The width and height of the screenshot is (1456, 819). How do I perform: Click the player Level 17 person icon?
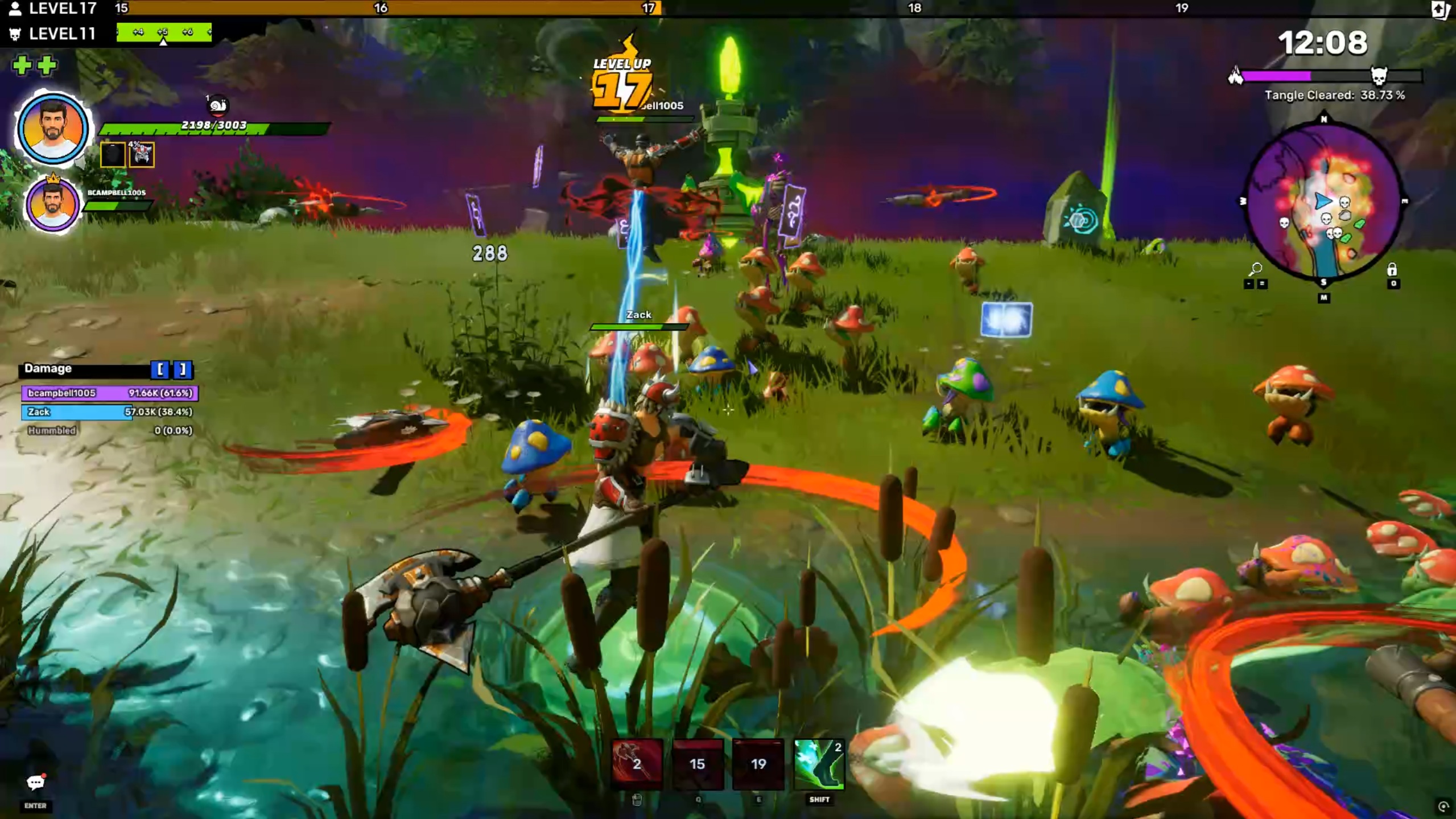15,9
